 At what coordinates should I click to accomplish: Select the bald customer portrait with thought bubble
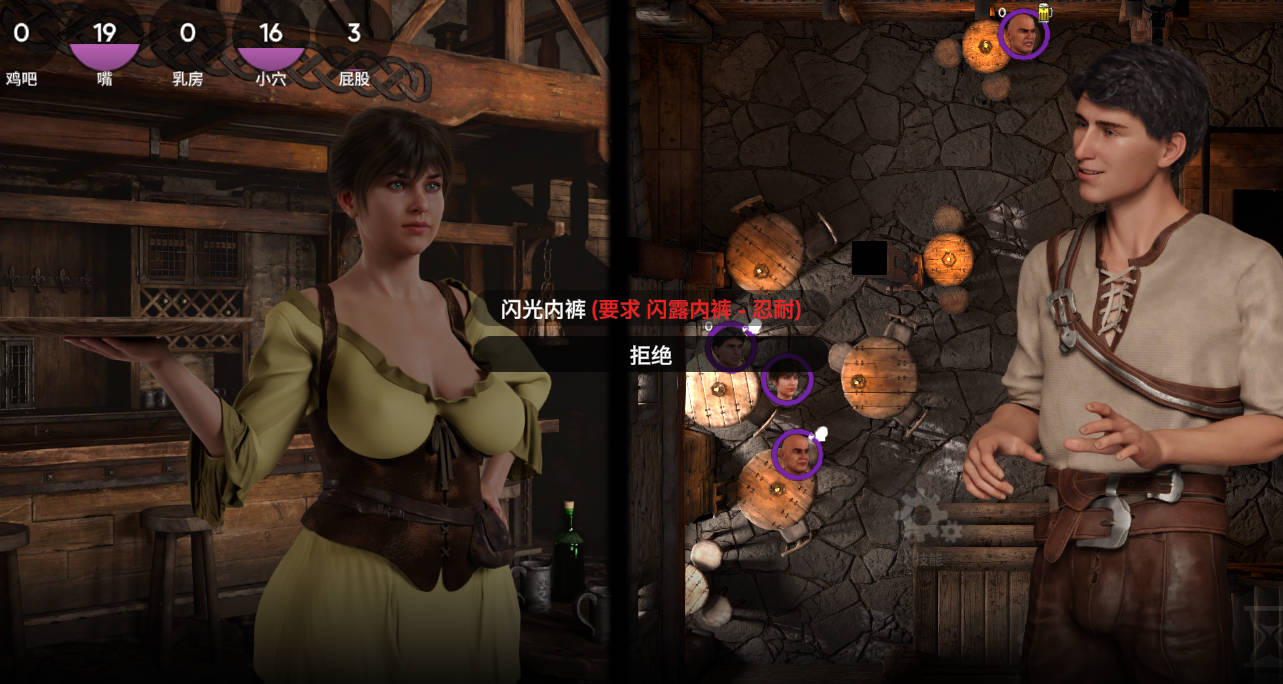797,455
